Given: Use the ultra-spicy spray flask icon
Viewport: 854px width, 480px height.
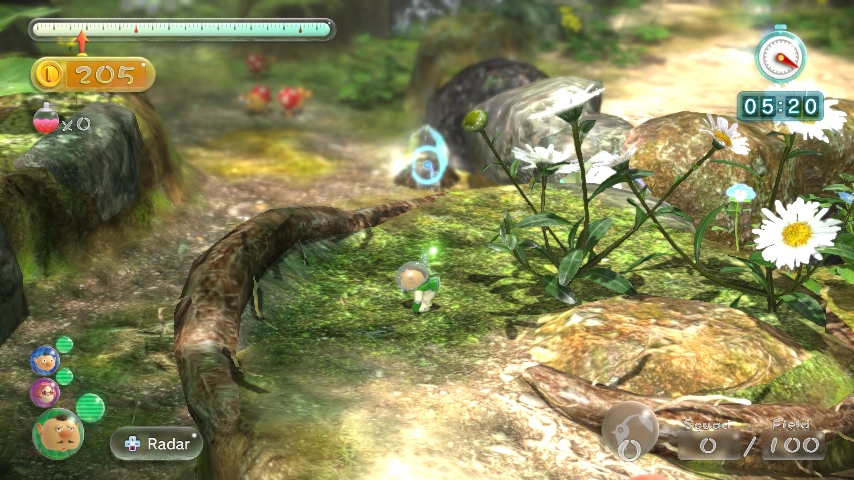Looking at the screenshot, I should (x=46, y=121).
